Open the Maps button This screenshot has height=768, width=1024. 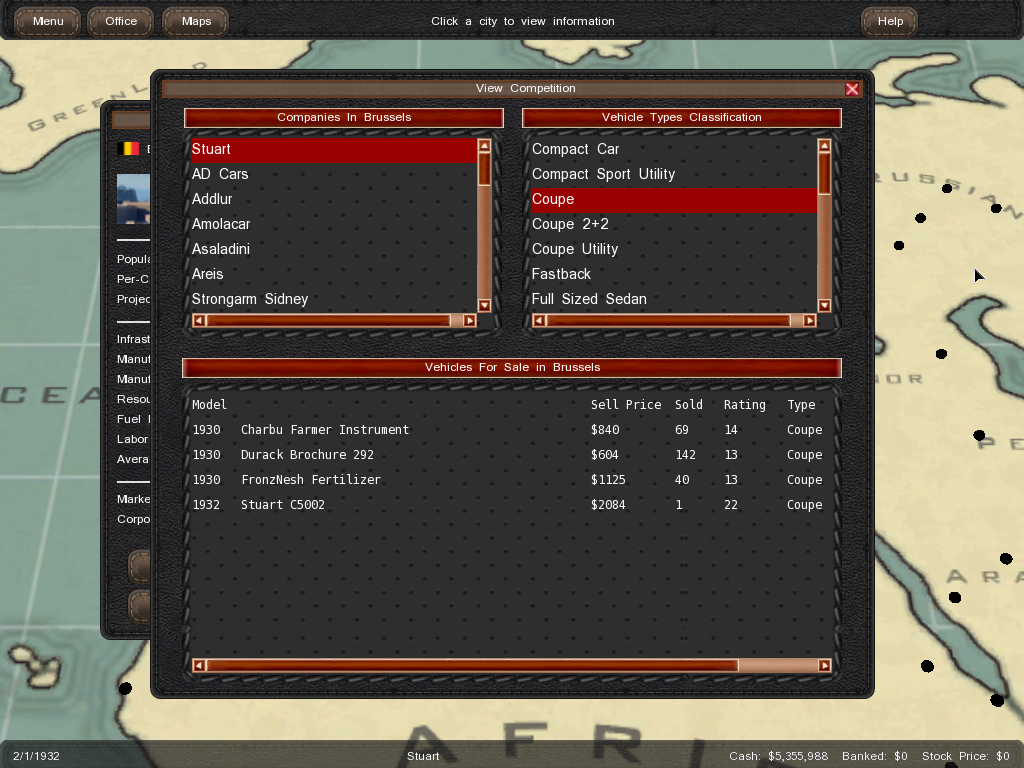point(196,21)
